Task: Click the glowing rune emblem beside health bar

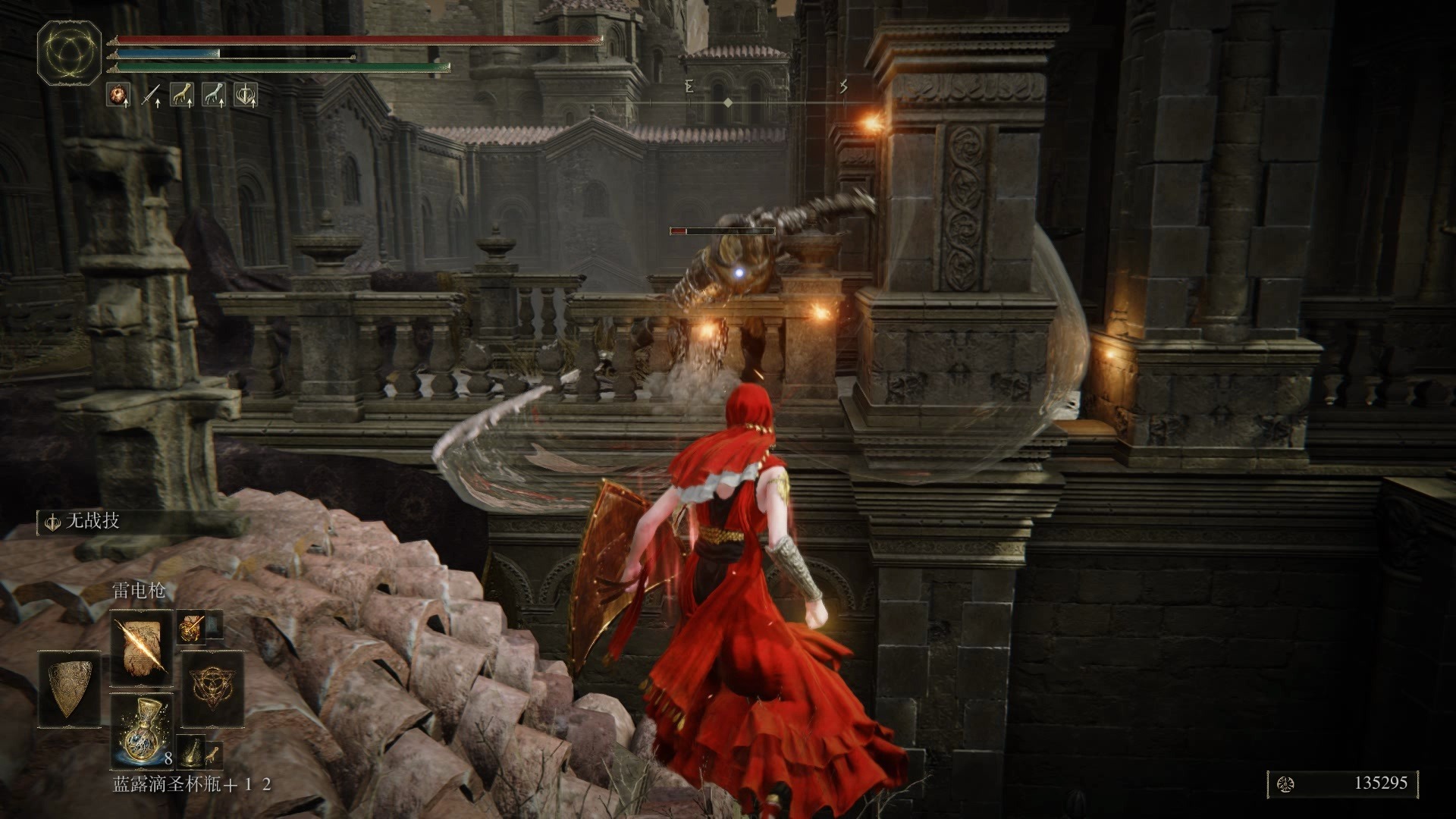Action: [x=70, y=53]
